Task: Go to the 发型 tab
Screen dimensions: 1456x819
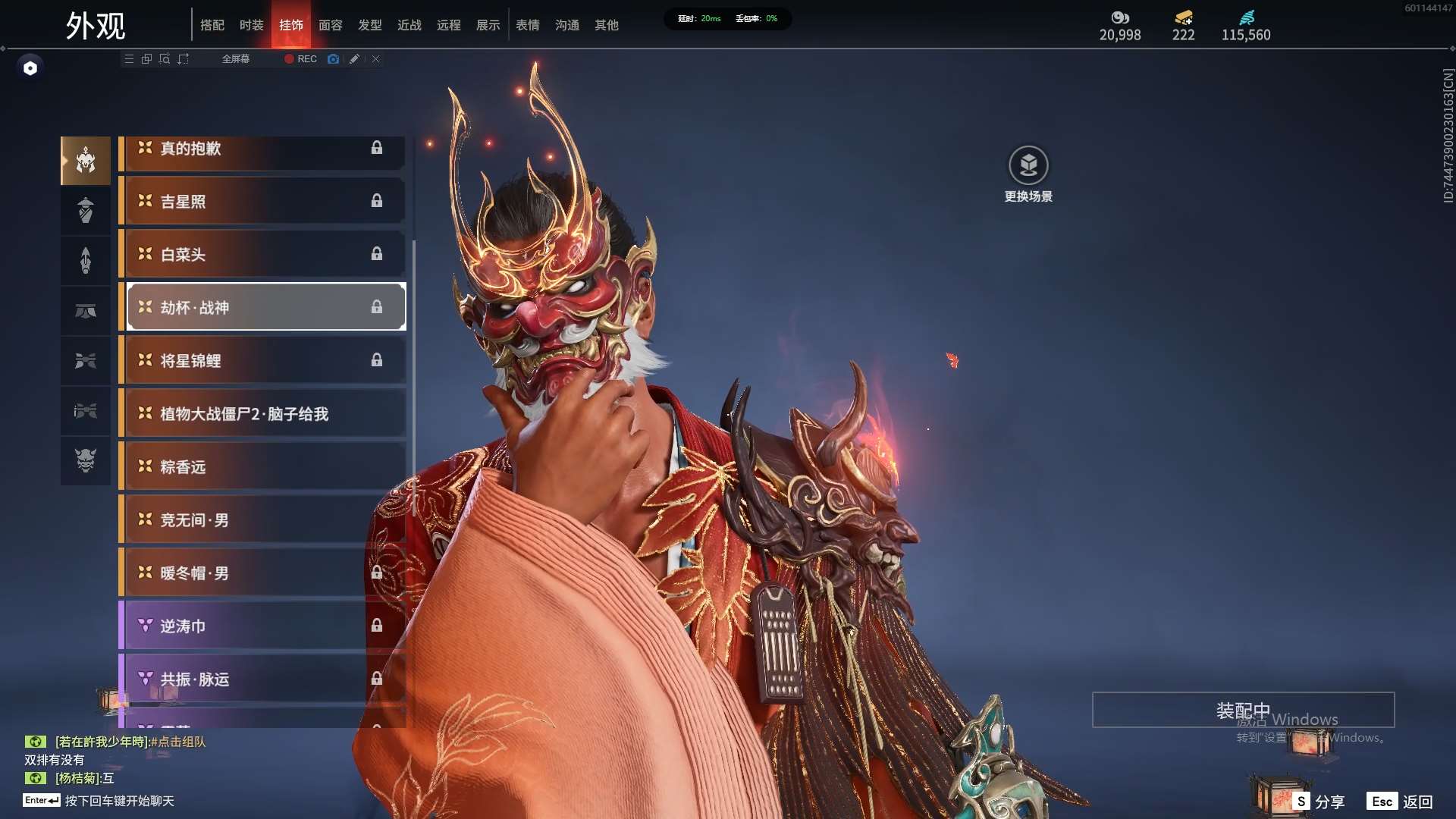Action: (x=370, y=25)
